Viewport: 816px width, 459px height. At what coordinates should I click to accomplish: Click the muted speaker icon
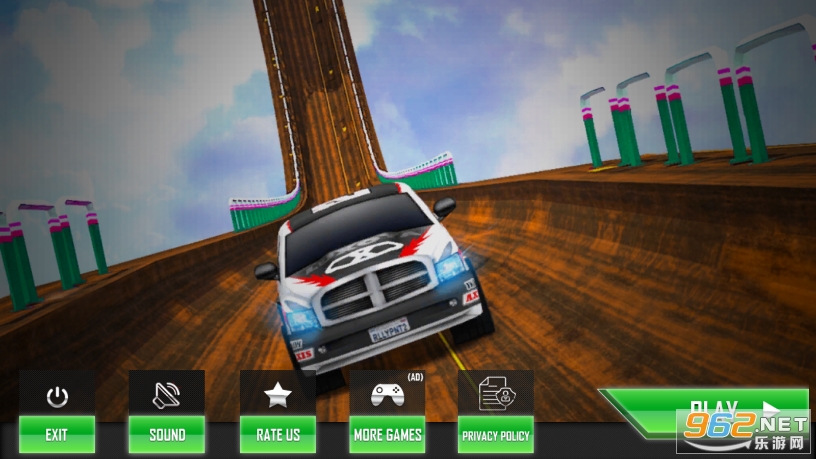(167, 394)
